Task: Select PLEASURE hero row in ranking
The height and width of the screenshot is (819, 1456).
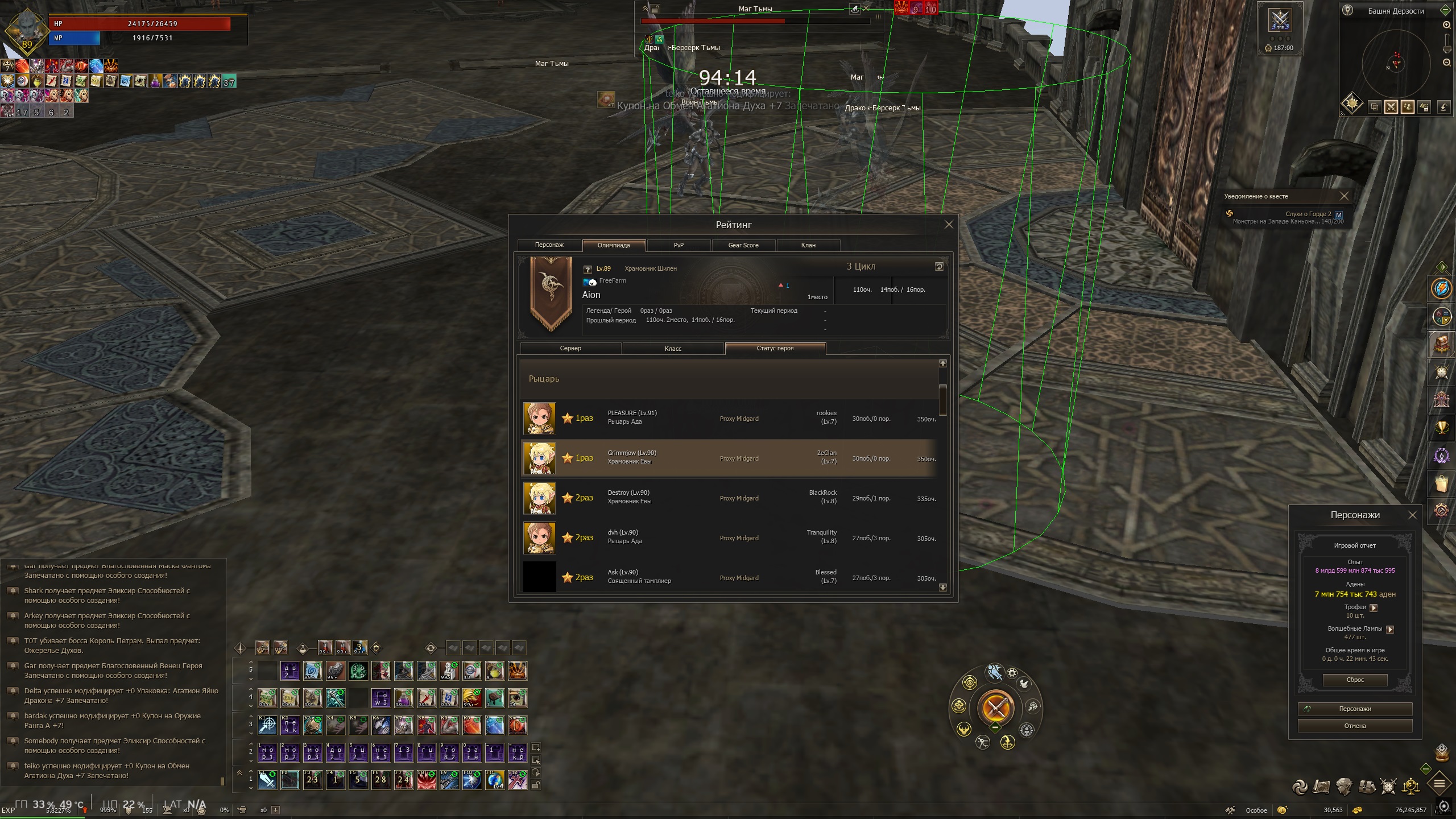Action: tap(729, 418)
